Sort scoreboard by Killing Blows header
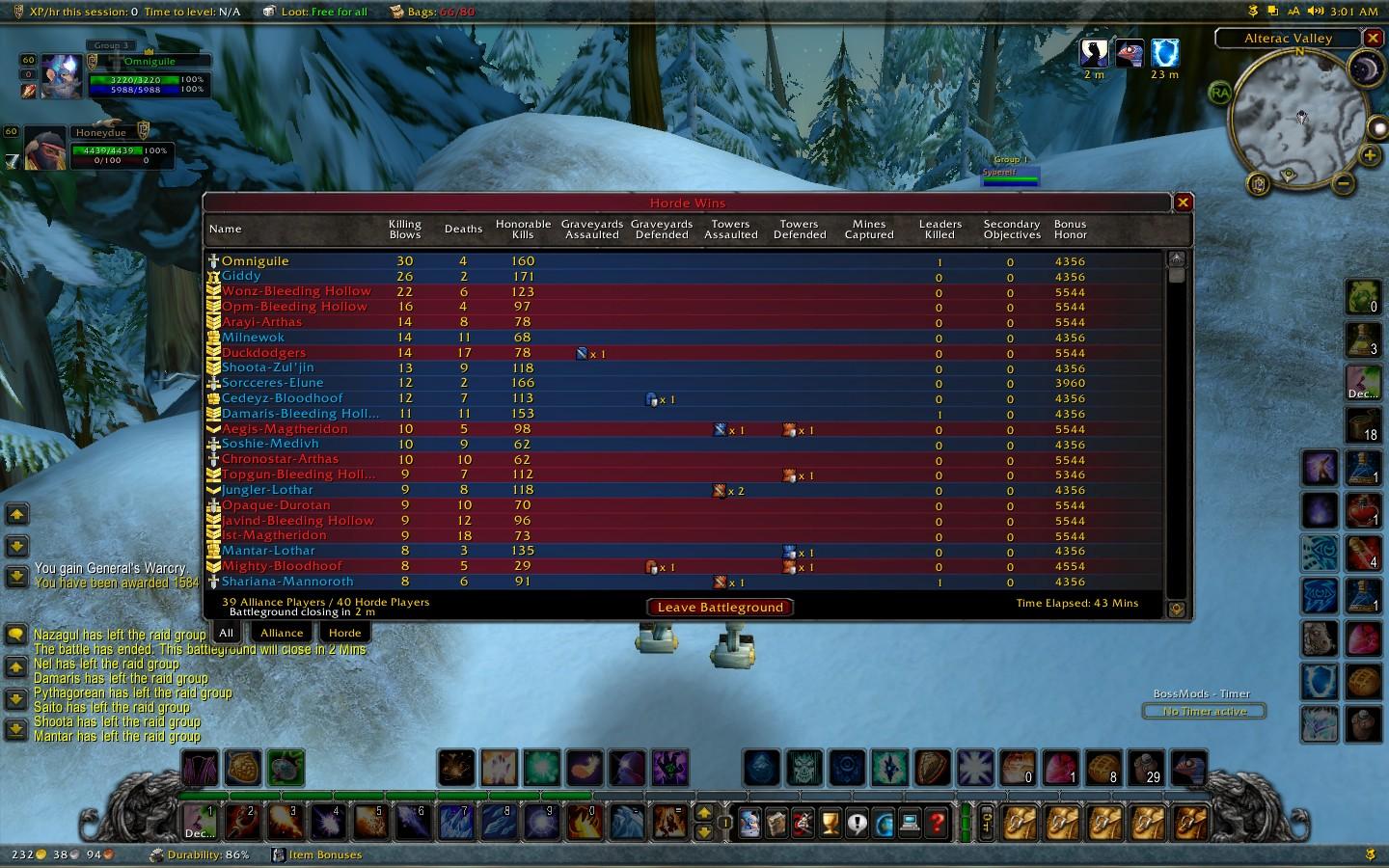 point(405,230)
